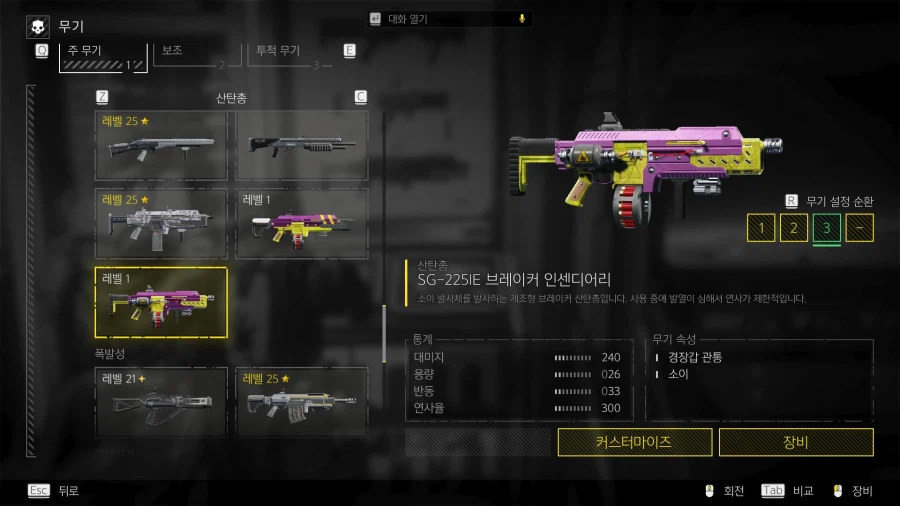Viewport: 900px width, 506px height.
Task: Open the 커스터마이즈 button
Action: 635,441
